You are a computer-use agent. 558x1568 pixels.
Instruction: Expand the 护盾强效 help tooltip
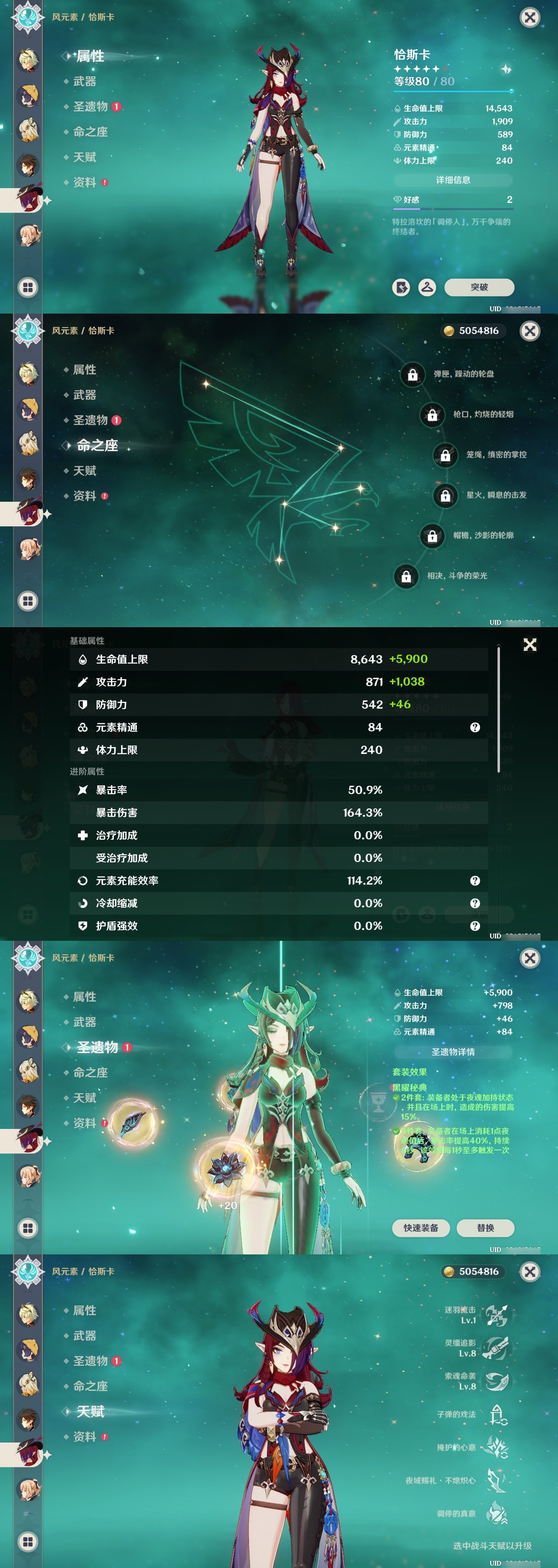pos(475,926)
